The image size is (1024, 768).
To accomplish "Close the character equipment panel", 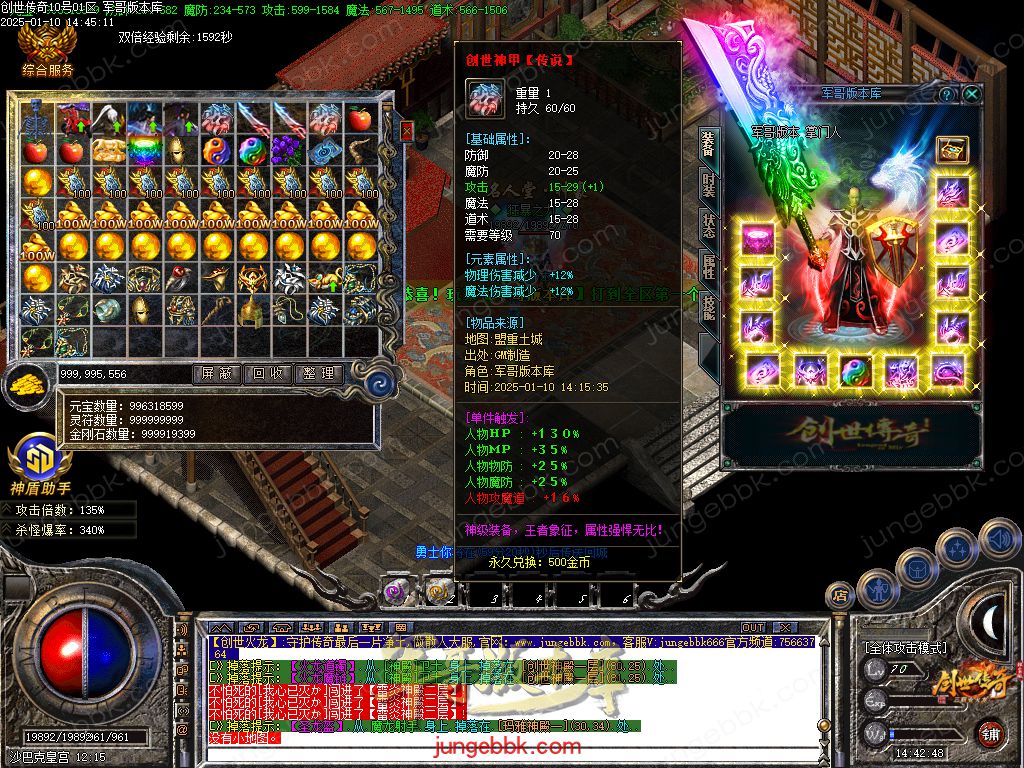I will click(971, 94).
